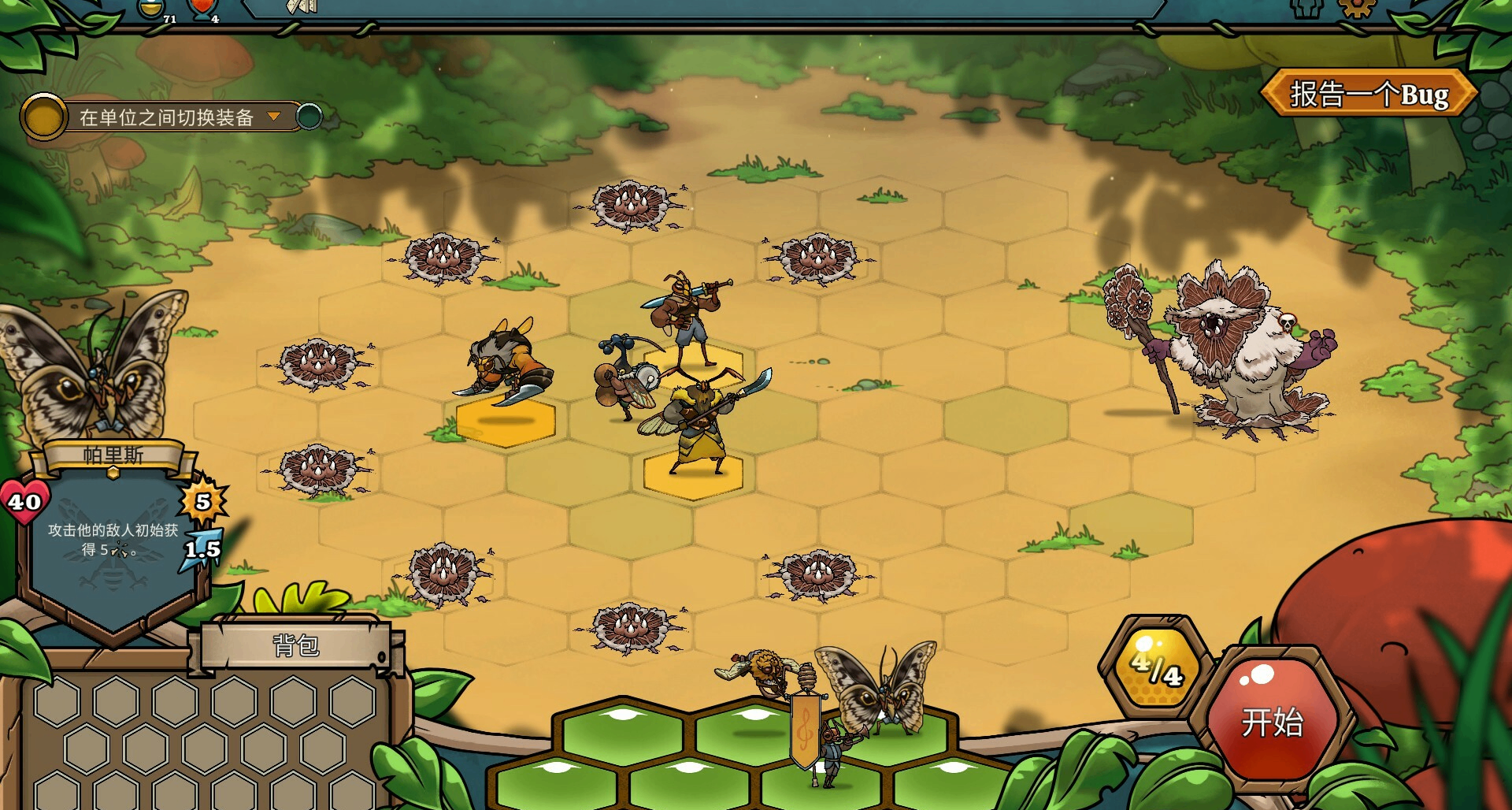Open the 背包 backpack tab
The height and width of the screenshot is (810, 1512).
click(x=296, y=646)
